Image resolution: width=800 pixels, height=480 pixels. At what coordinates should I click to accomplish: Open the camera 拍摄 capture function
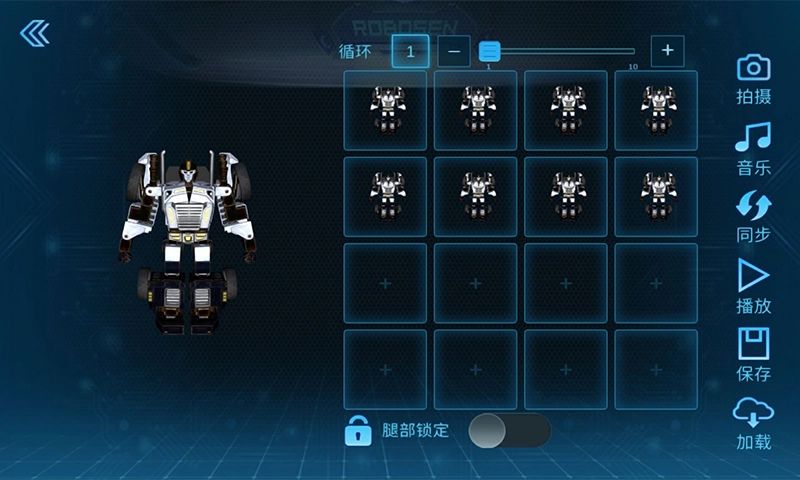tap(753, 78)
